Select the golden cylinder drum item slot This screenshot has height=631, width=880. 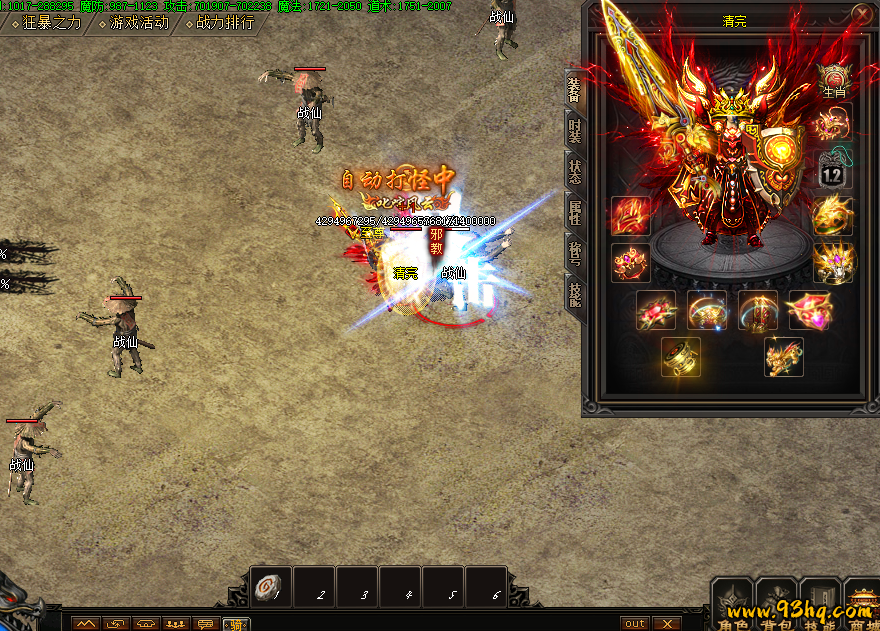[x=681, y=357]
